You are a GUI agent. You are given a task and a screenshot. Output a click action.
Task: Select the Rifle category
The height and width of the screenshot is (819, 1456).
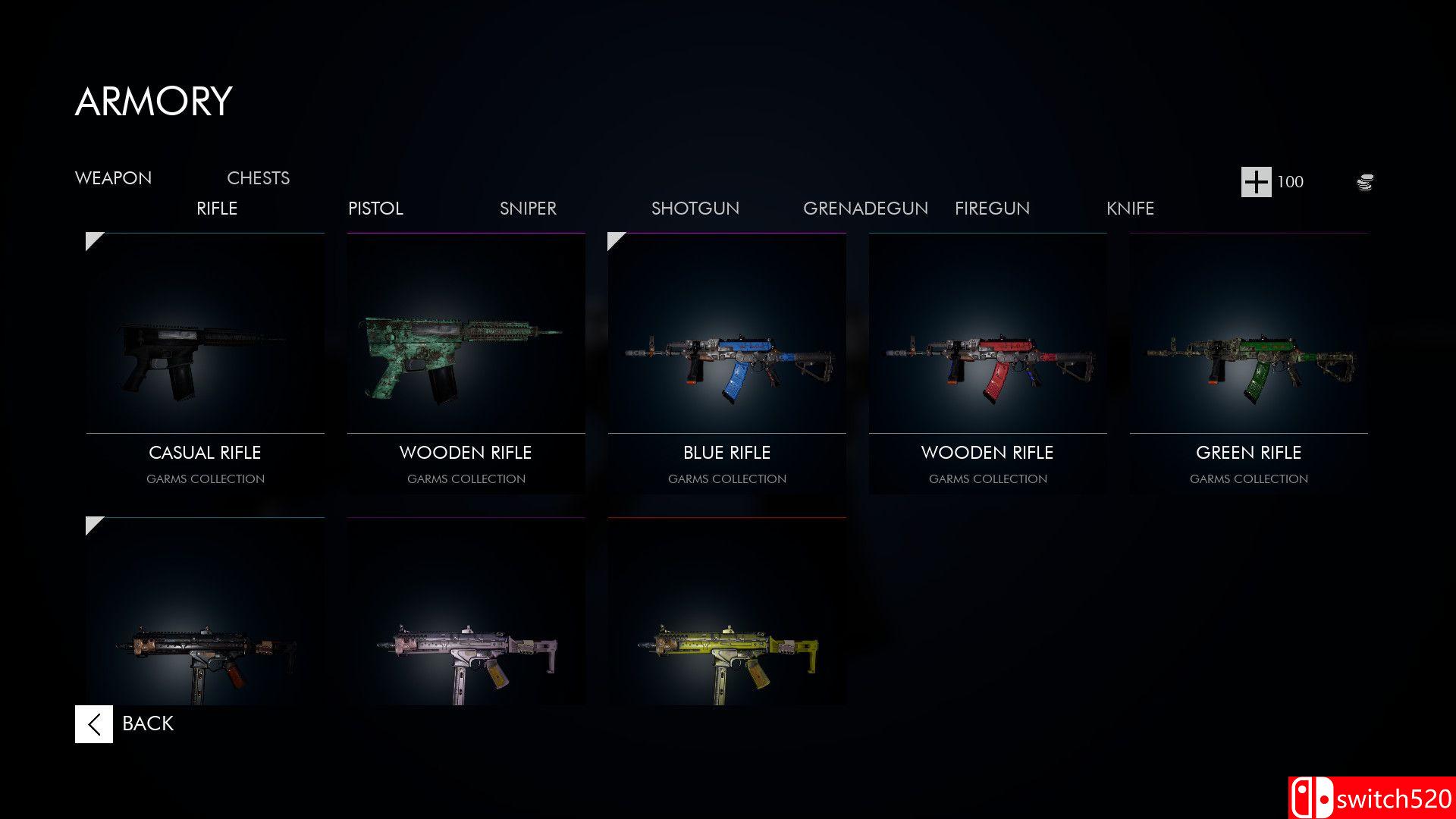click(x=217, y=209)
